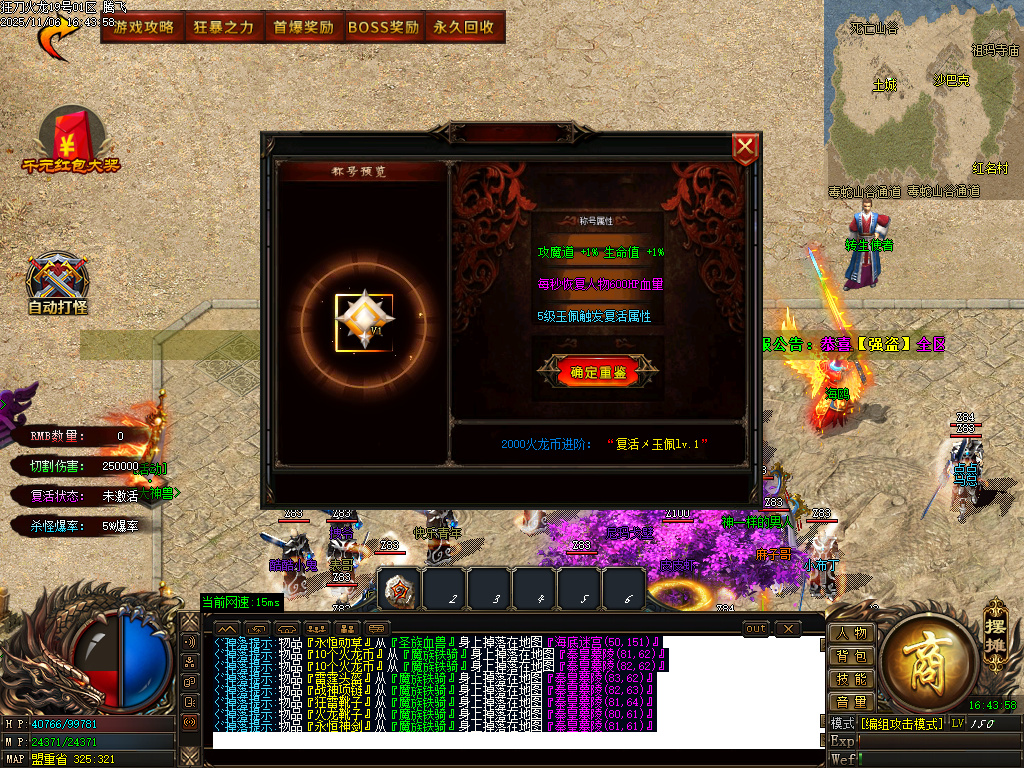1024x768 pixels.
Task: Open the BOSS奖励 menu
Action: [x=383, y=27]
